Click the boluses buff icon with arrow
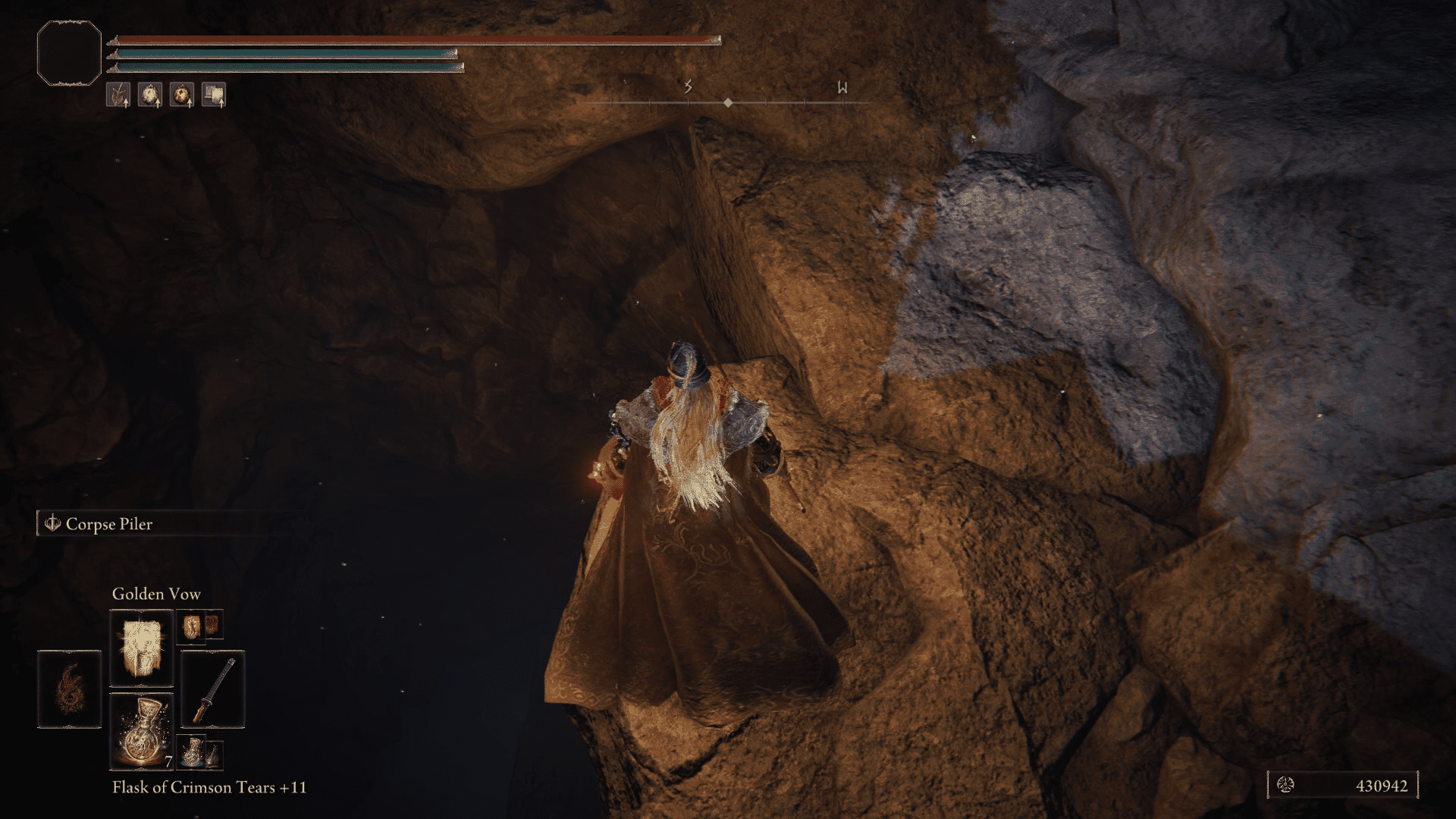The height and width of the screenshot is (819, 1456). pyautogui.click(x=150, y=94)
